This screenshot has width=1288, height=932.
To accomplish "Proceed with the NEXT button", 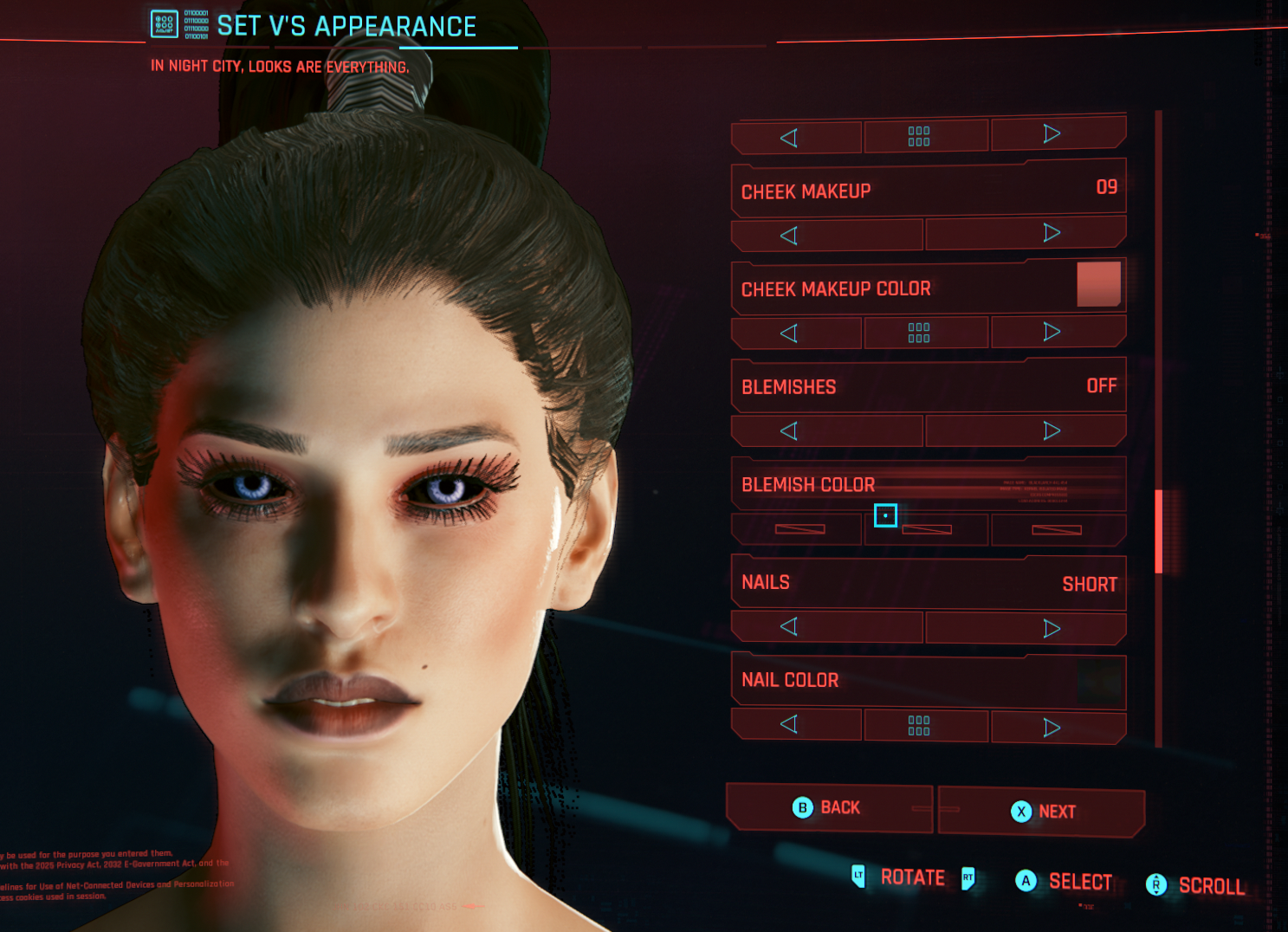I will pos(1042,812).
